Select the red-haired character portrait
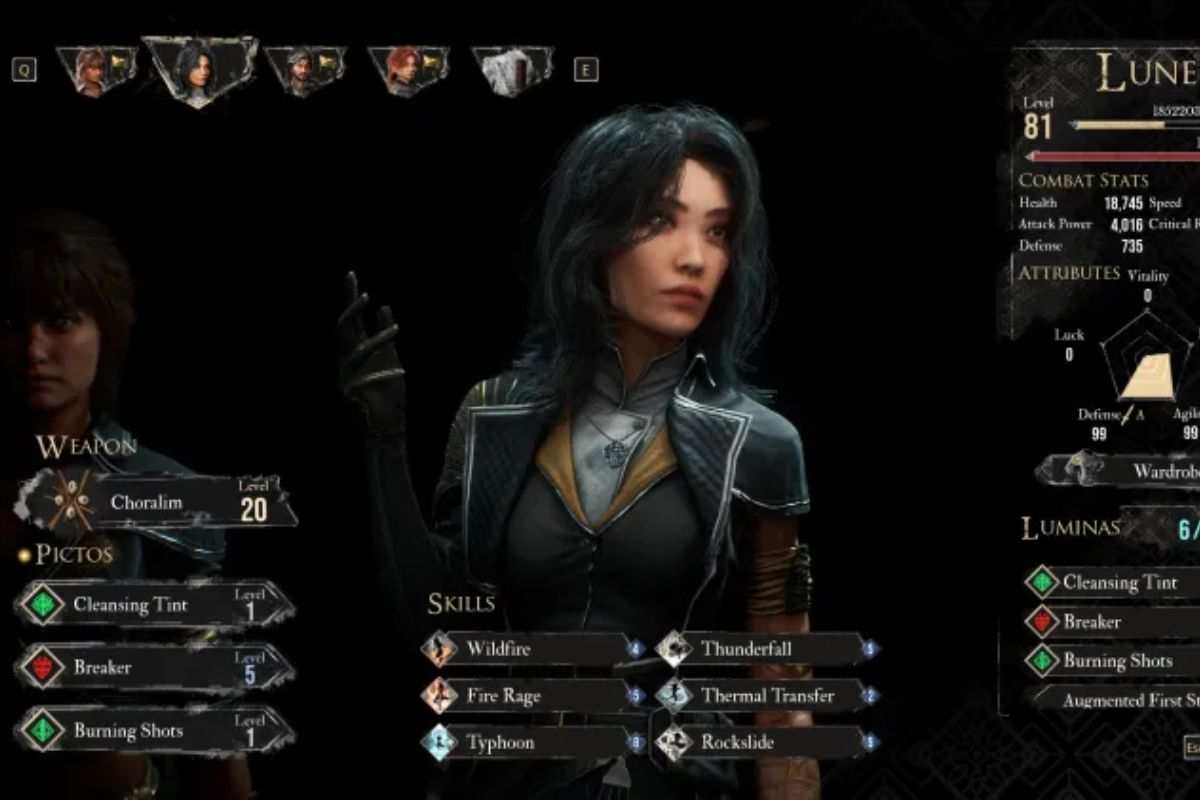Viewport: 1200px width, 800px height. [x=407, y=70]
